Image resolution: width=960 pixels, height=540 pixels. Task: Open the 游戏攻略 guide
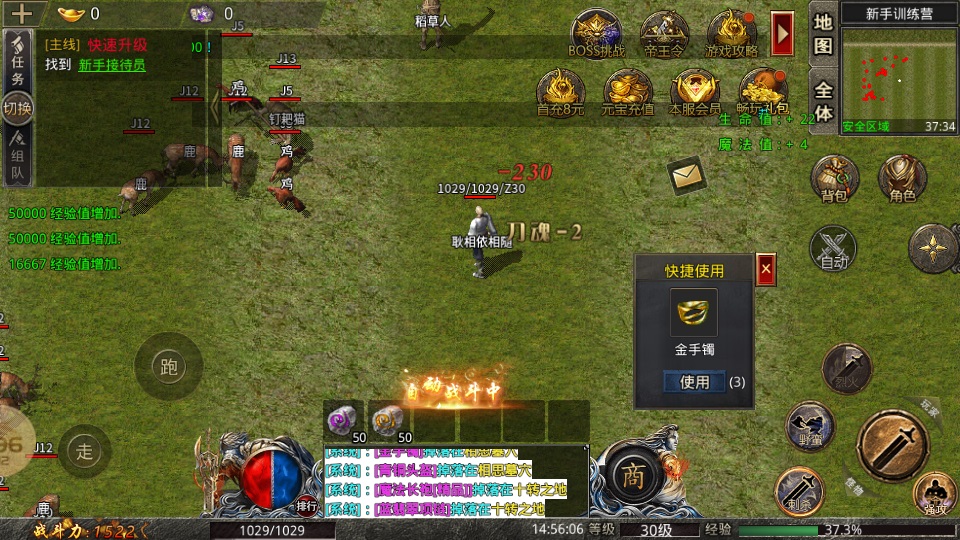tap(732, 33)
